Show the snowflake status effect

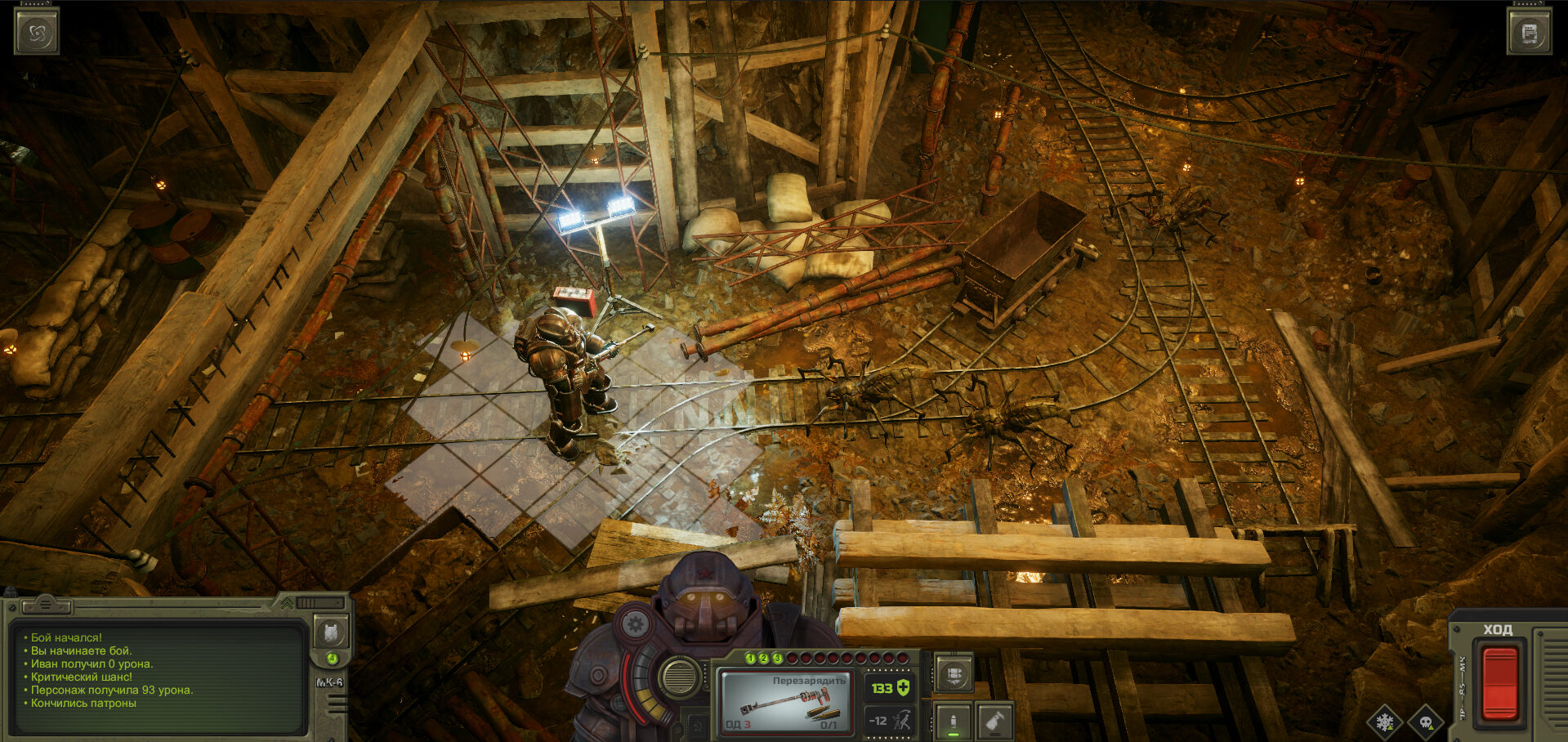[x=1384, y=722]
